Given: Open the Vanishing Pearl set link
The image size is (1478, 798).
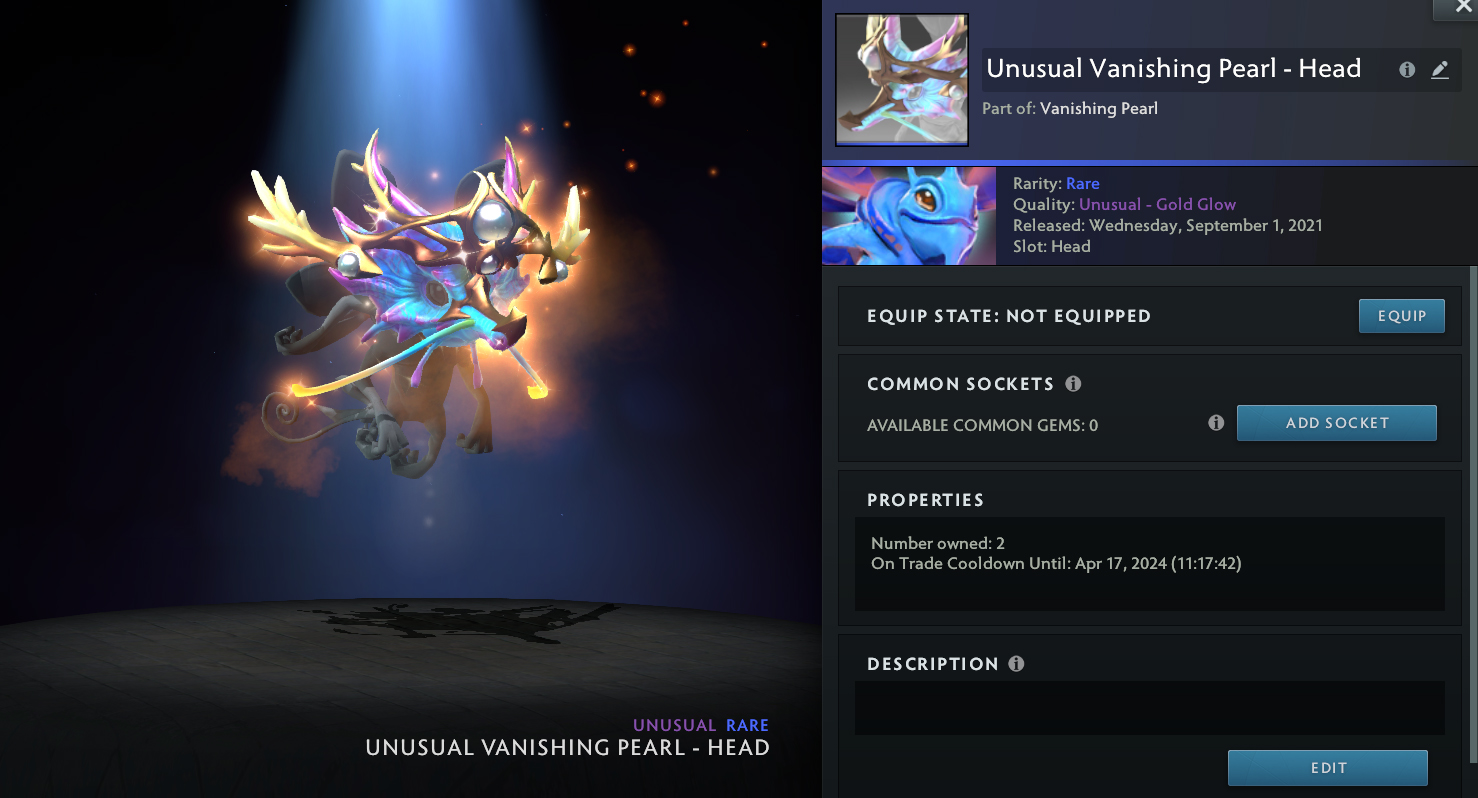Looking at the screenshot, I should click(1098, 108).
